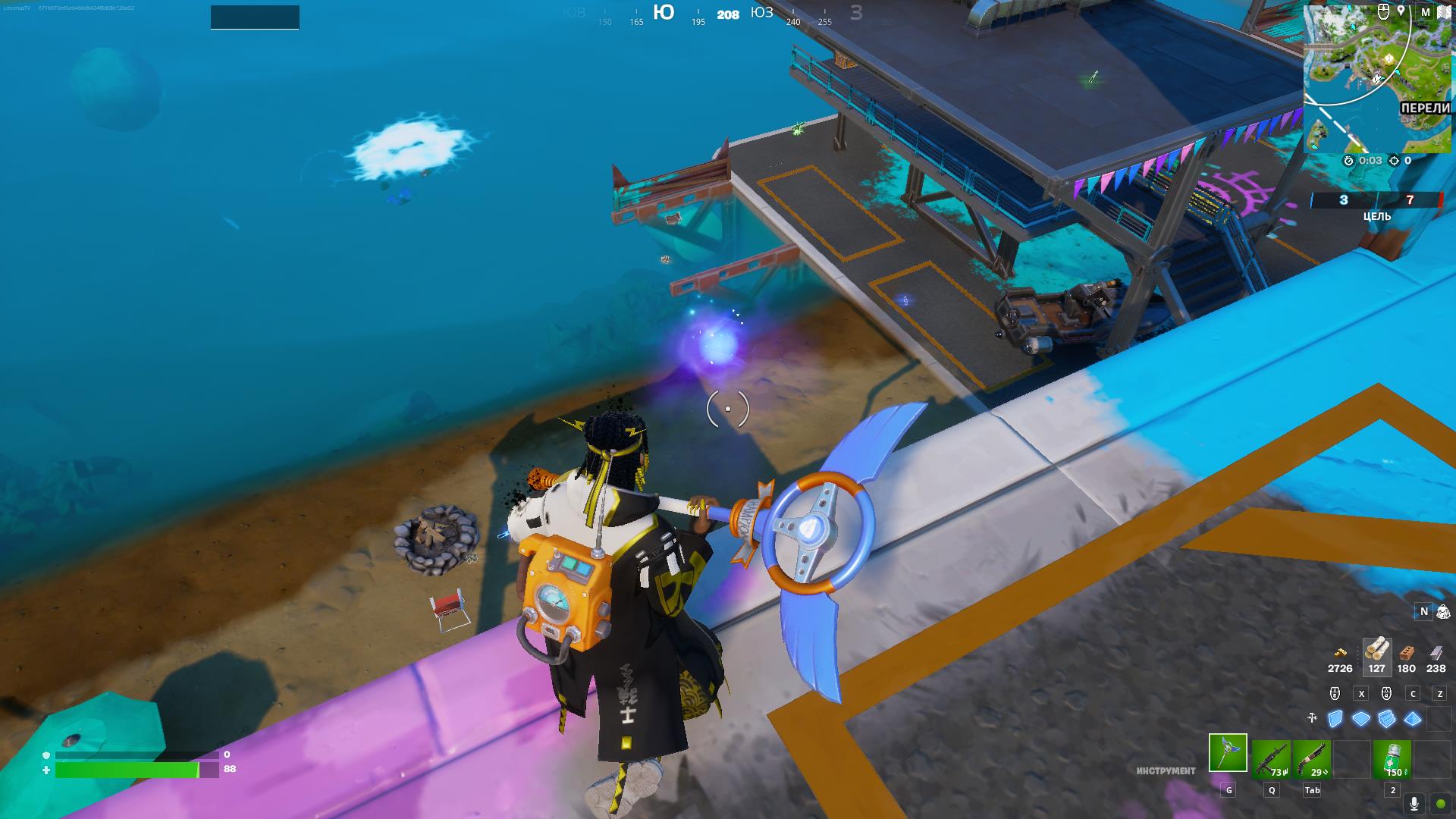Select metal as building material

click(x=1436, y=652)
